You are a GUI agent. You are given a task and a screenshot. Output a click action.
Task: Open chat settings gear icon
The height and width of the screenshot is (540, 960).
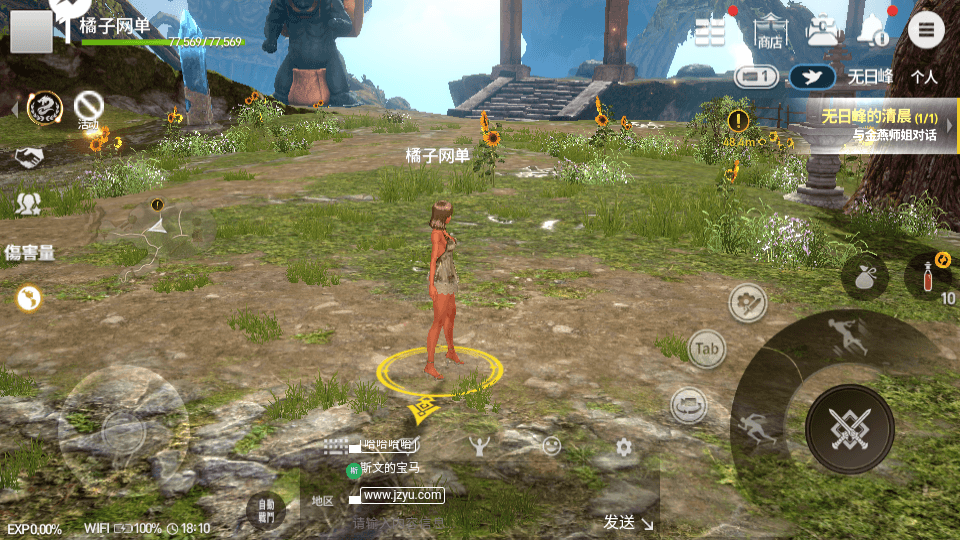point(624,447)
